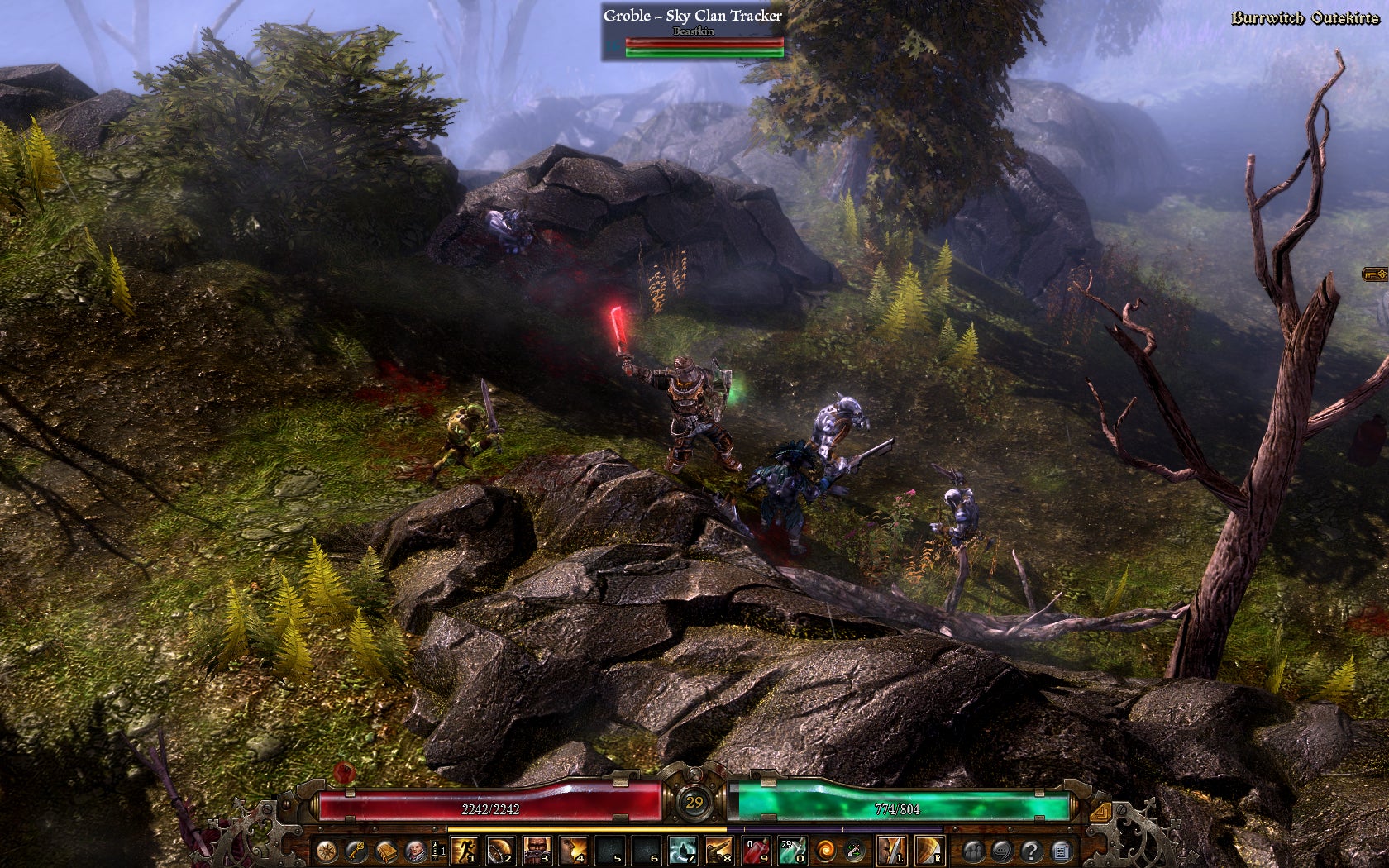
Task: Select the left mouse button skill slot
Action: (x=891, y=851)
